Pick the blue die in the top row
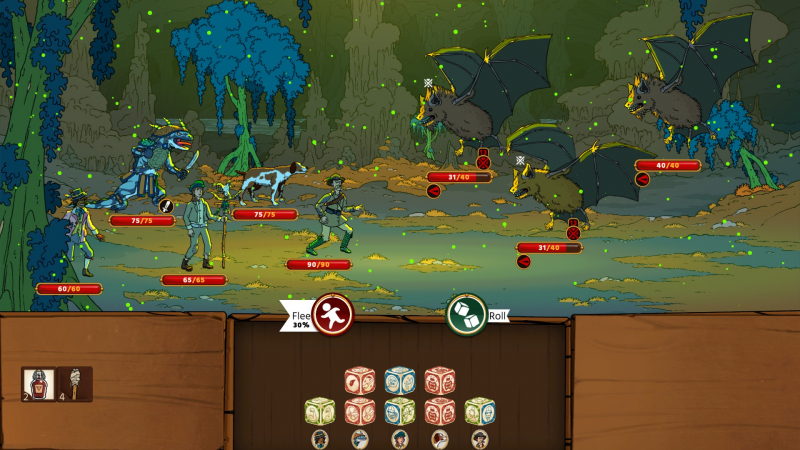This screenshot has height=450, width=800. click(x=400, y=381)
